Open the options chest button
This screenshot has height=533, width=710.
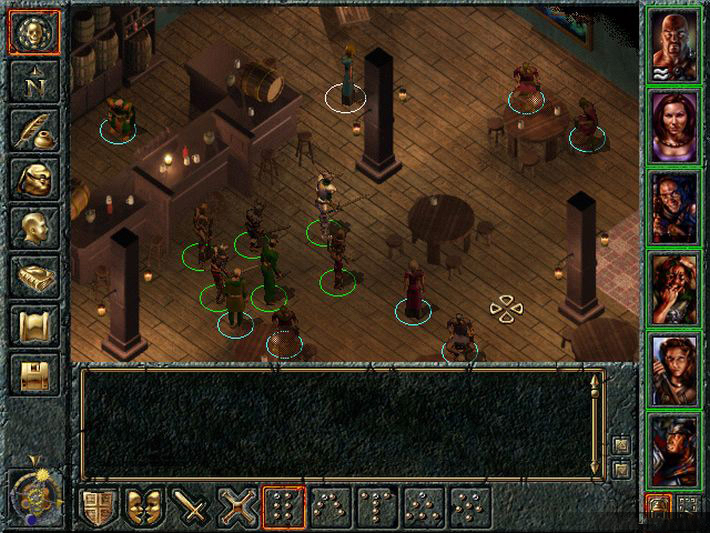point(35,375)
